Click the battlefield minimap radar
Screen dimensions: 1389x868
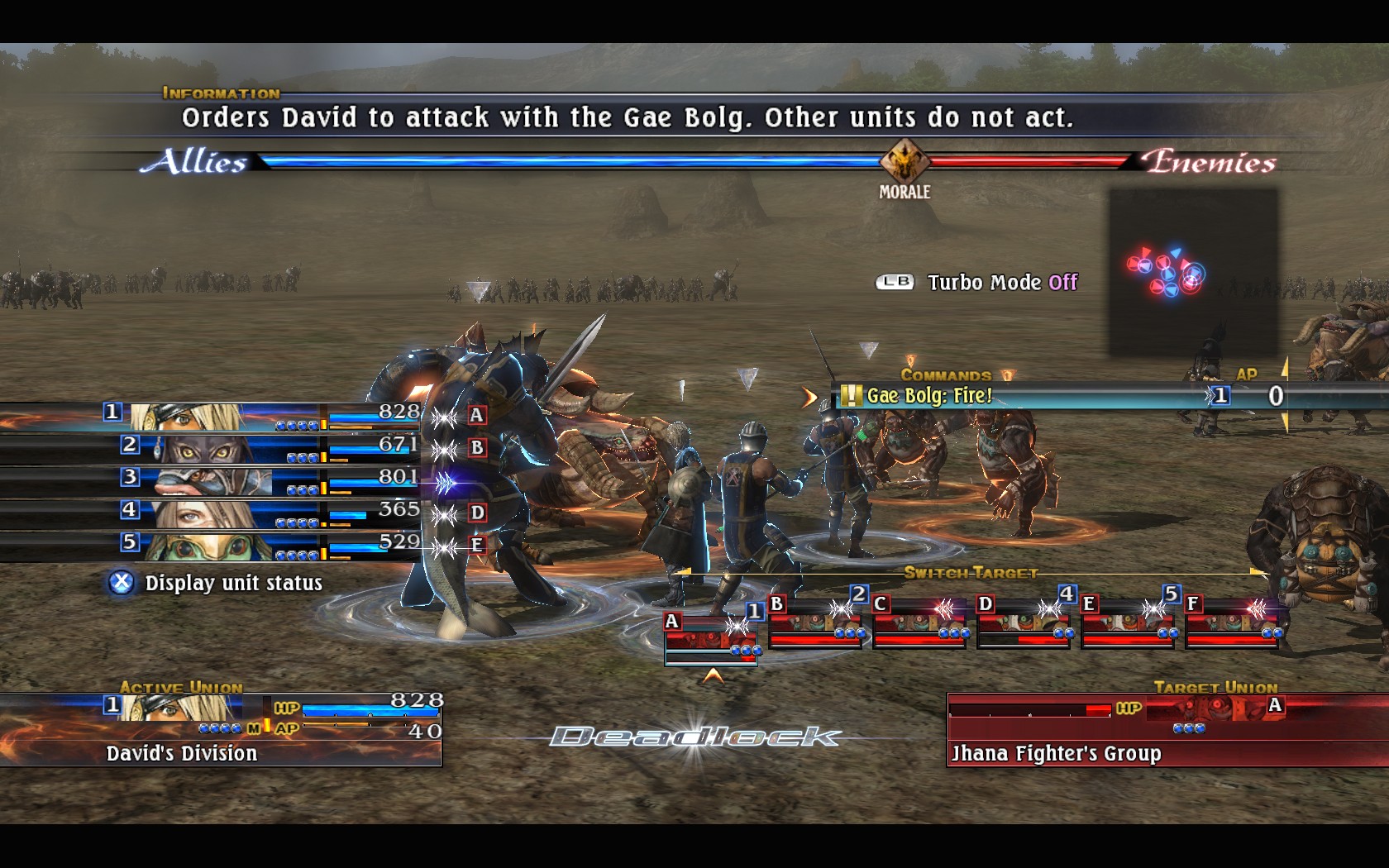coord(1192,271)
